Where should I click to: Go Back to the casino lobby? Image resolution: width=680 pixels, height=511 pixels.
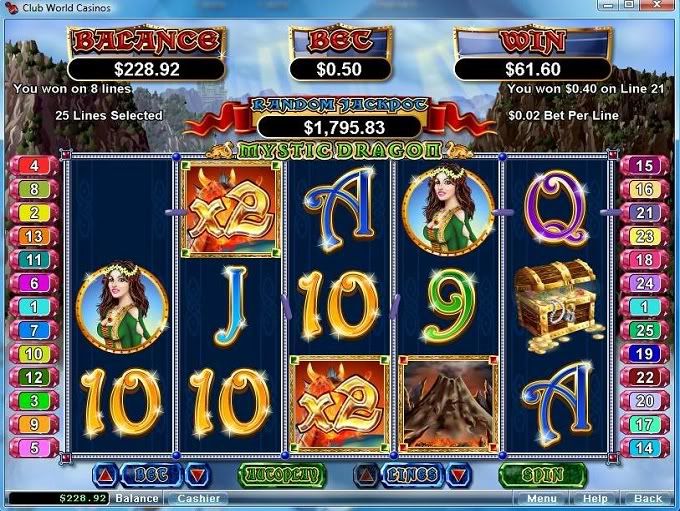(x=647, y=498)
